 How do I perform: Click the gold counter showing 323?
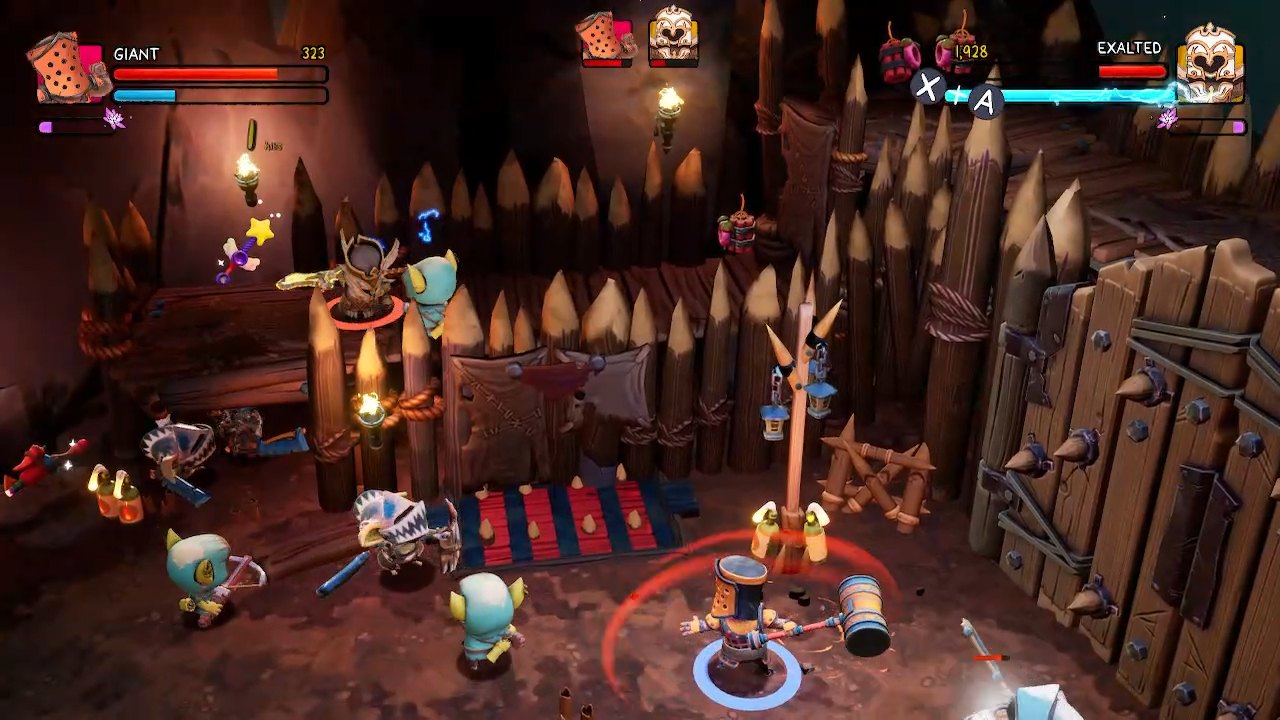[313, 52]
